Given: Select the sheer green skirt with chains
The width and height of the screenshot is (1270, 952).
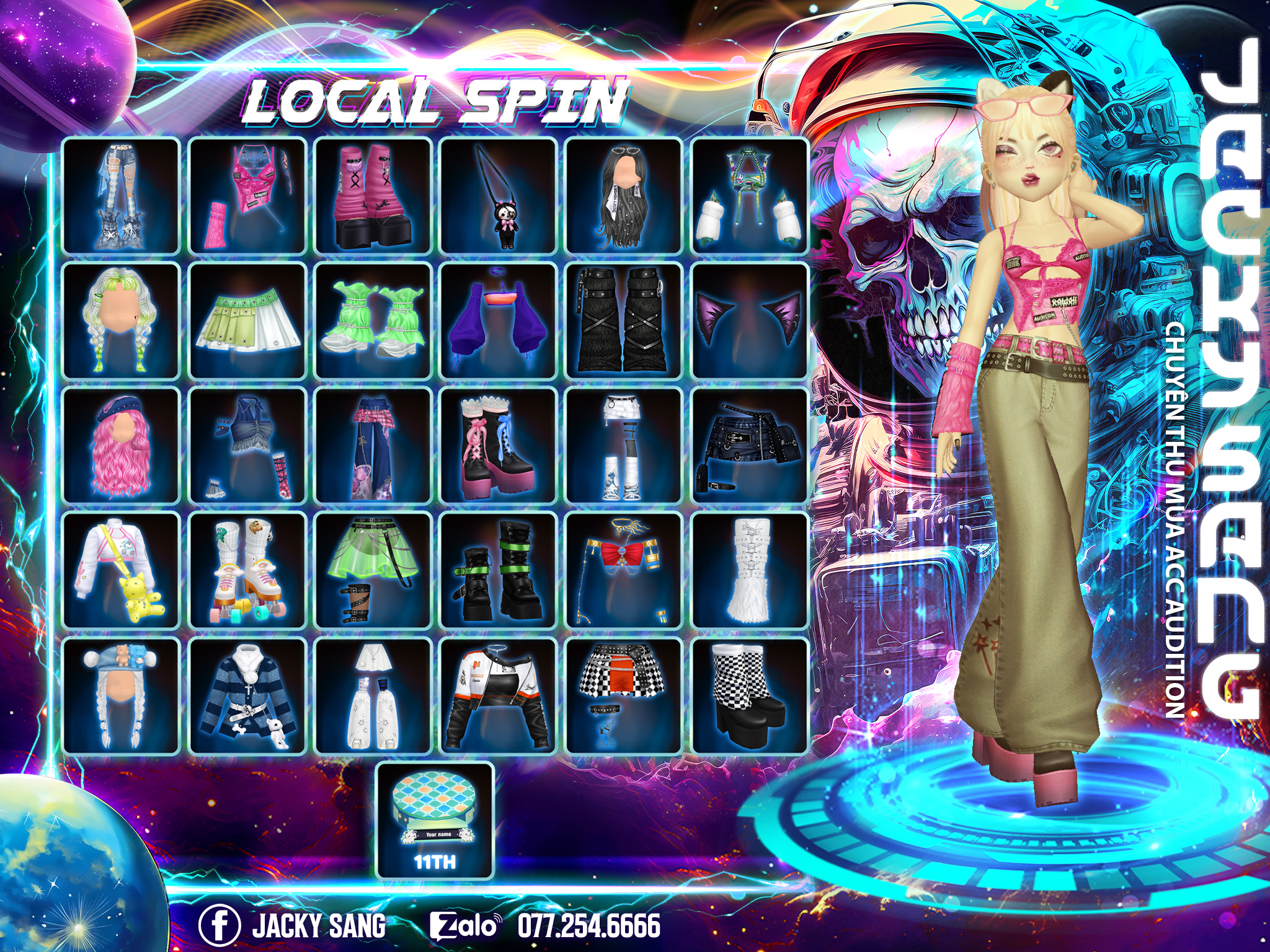Looking at the screenshot, I should click(x=373, y=571).
